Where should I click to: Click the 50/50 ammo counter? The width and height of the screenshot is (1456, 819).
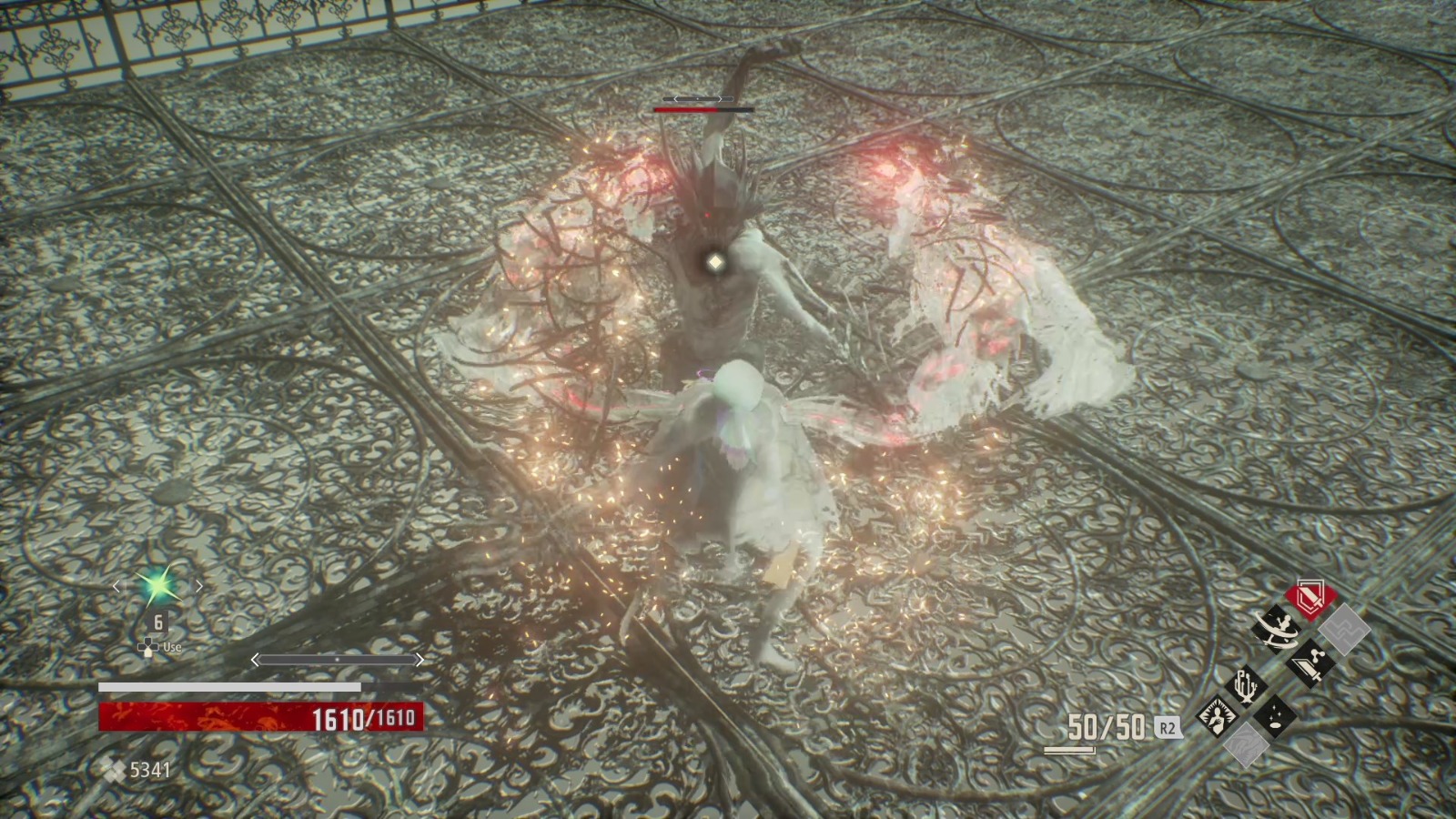1104,728
